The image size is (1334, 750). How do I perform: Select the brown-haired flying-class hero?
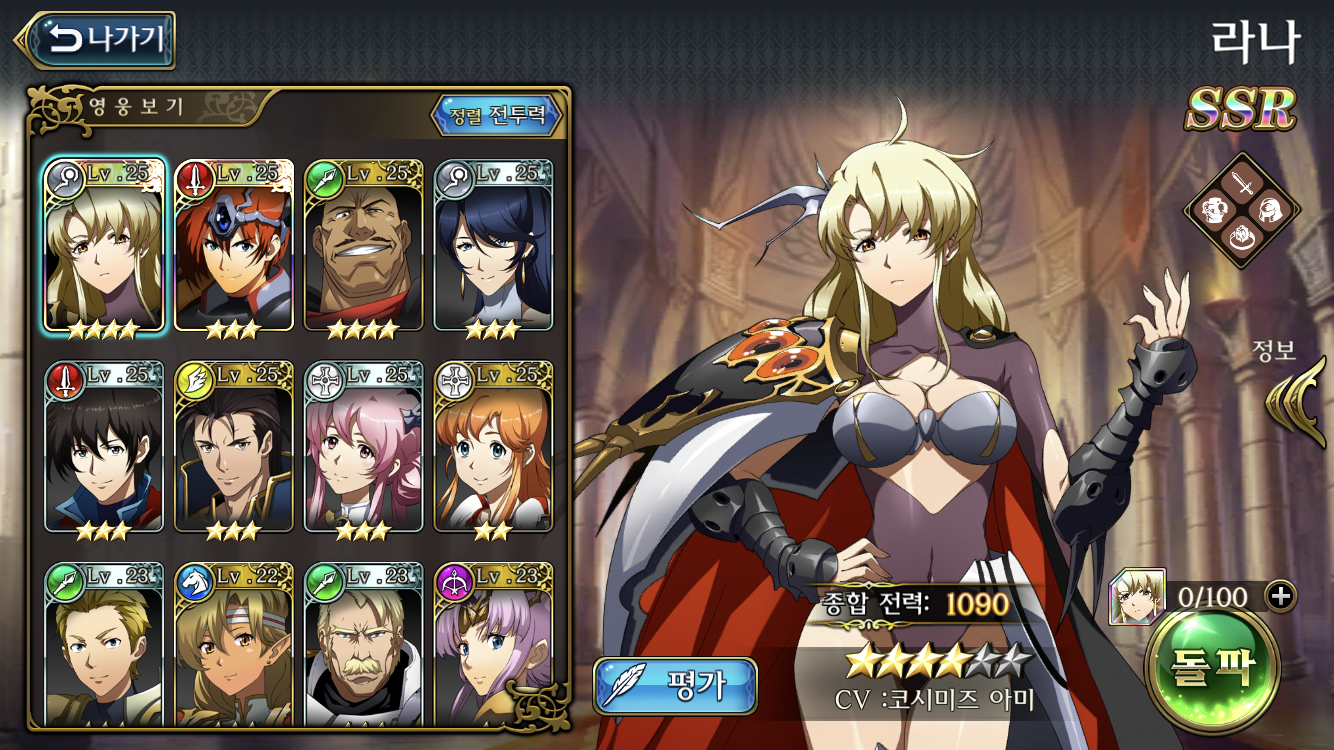(x=234, y=447)
